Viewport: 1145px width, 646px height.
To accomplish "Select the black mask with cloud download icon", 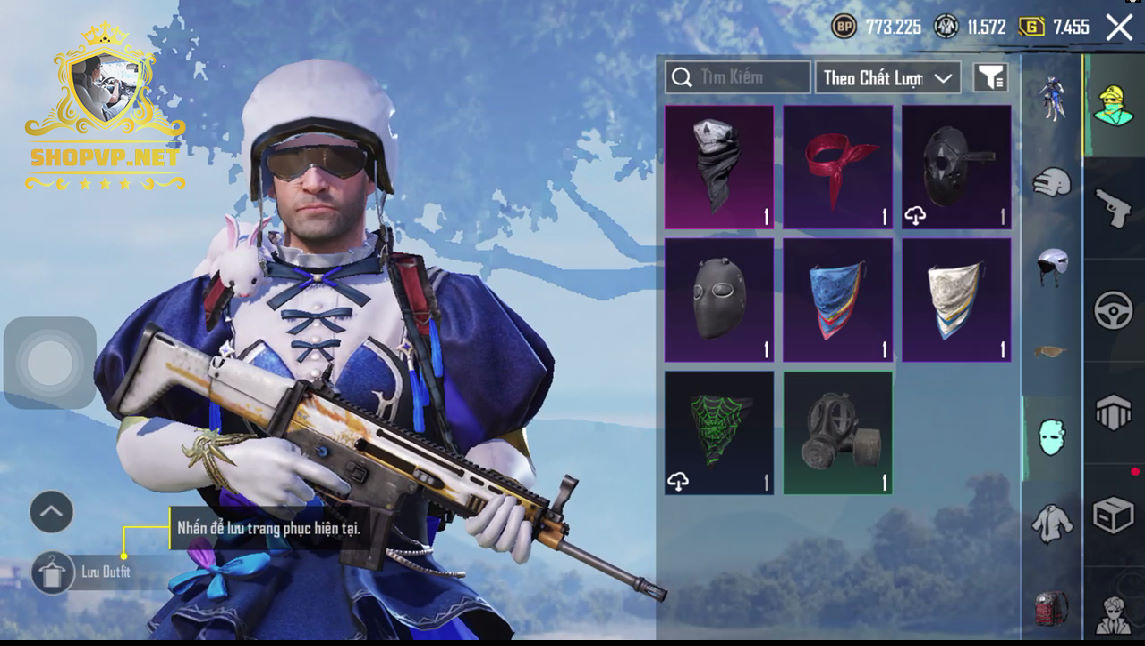I will 956,167.
